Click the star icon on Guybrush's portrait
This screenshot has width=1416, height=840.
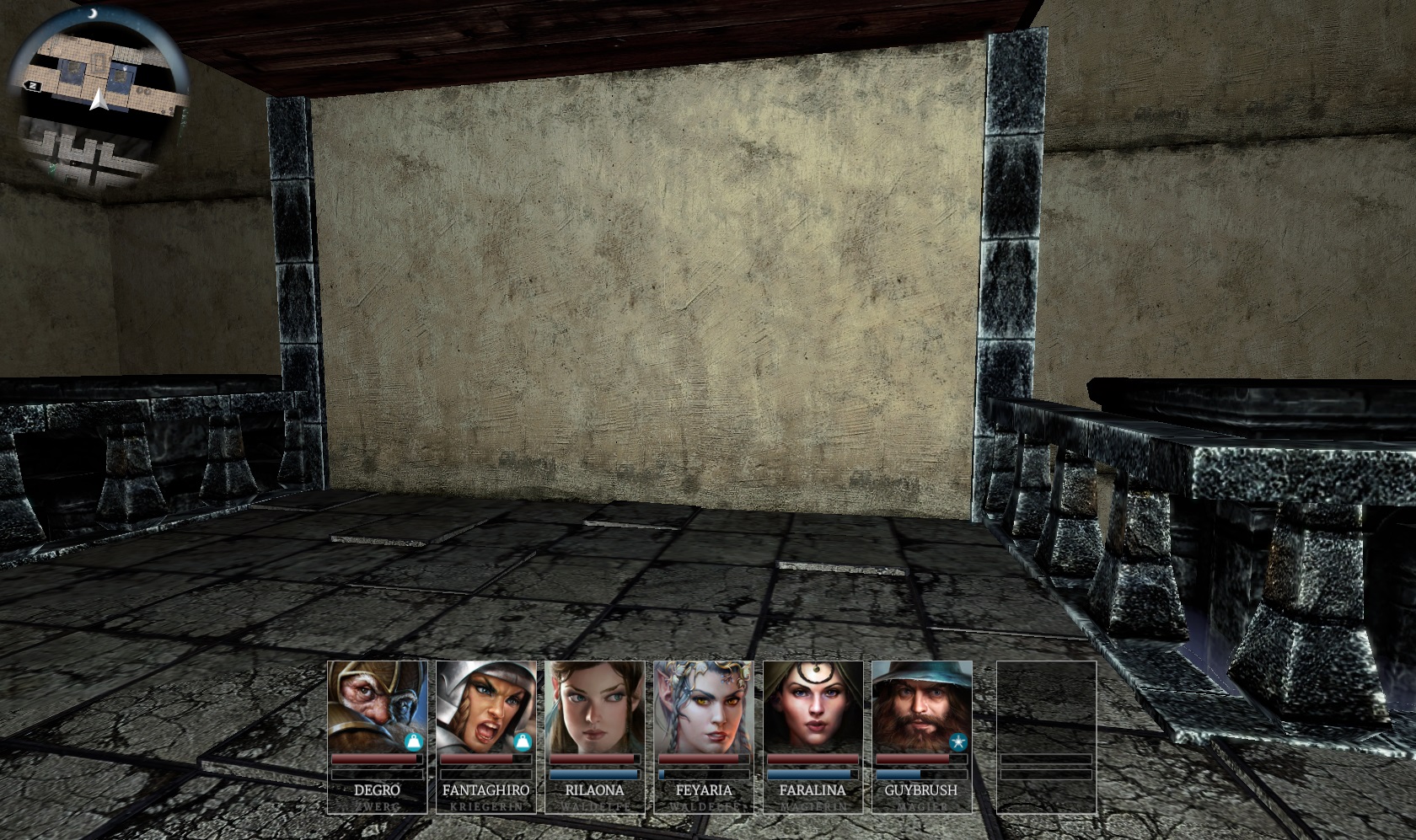pos(957,742)
